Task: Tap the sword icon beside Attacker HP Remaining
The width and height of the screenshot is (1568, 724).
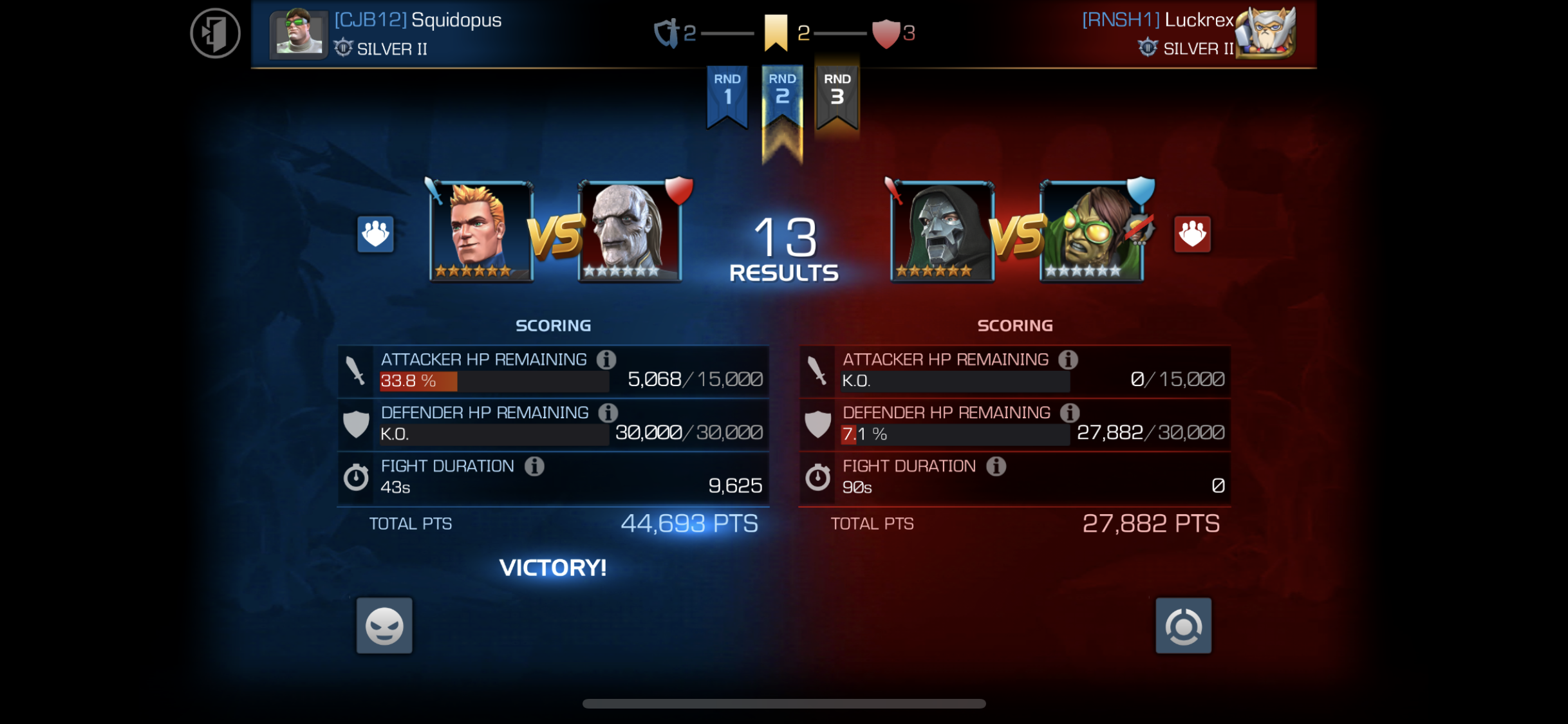Action: (x=356, y=370)
